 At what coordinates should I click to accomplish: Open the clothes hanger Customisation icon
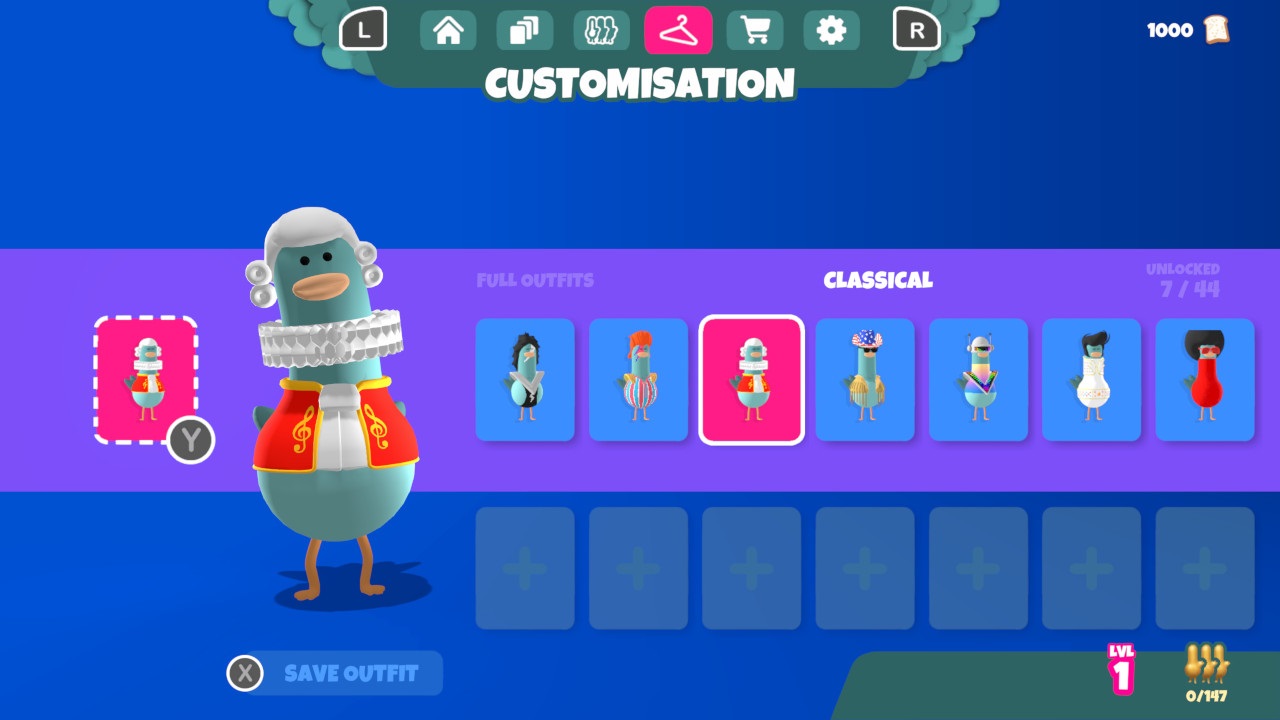[678, 30]
